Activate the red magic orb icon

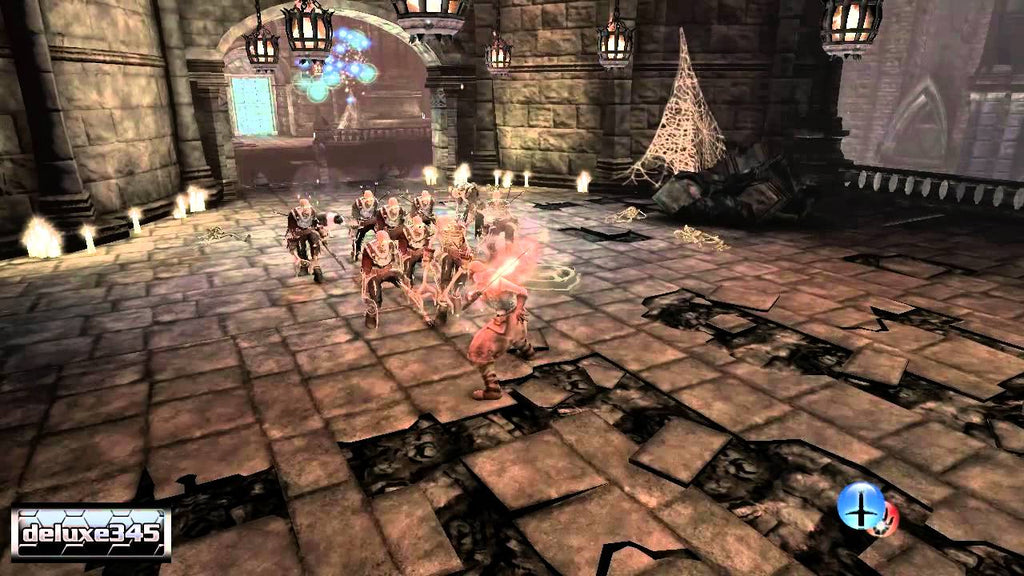point(887,516)
